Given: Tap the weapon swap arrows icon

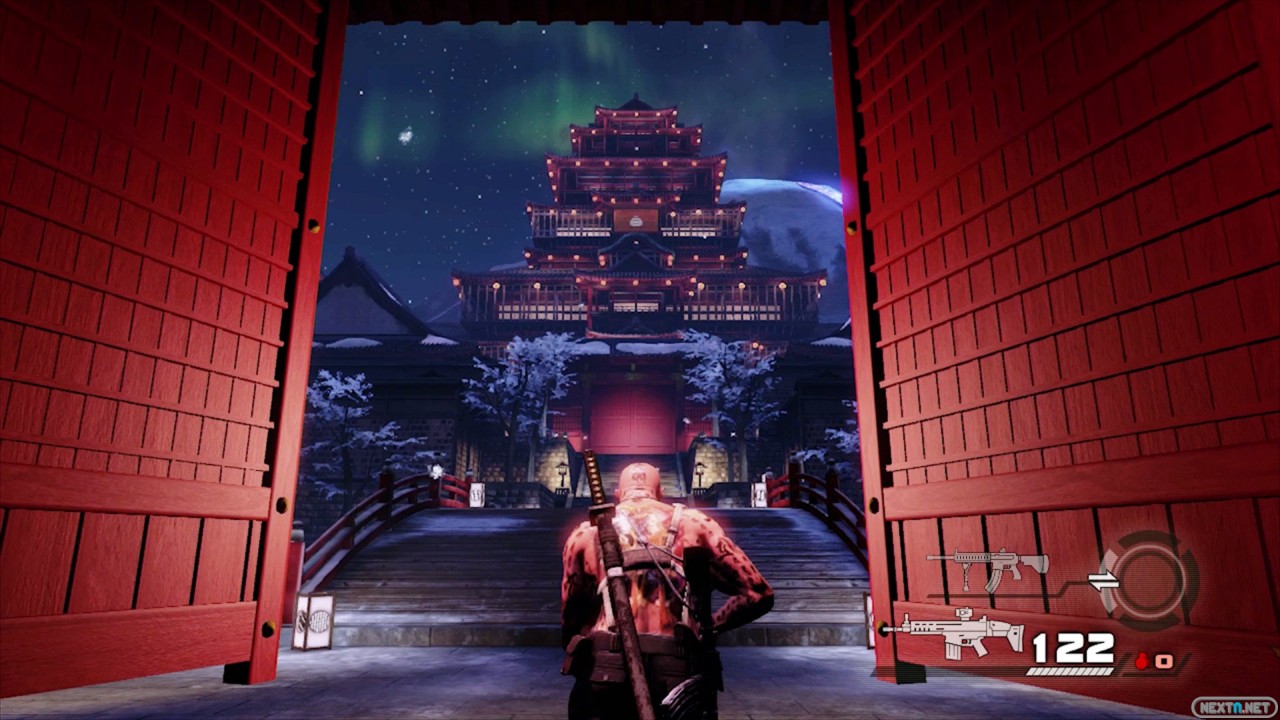Looking at the screenshot, I should point(1103,581).
